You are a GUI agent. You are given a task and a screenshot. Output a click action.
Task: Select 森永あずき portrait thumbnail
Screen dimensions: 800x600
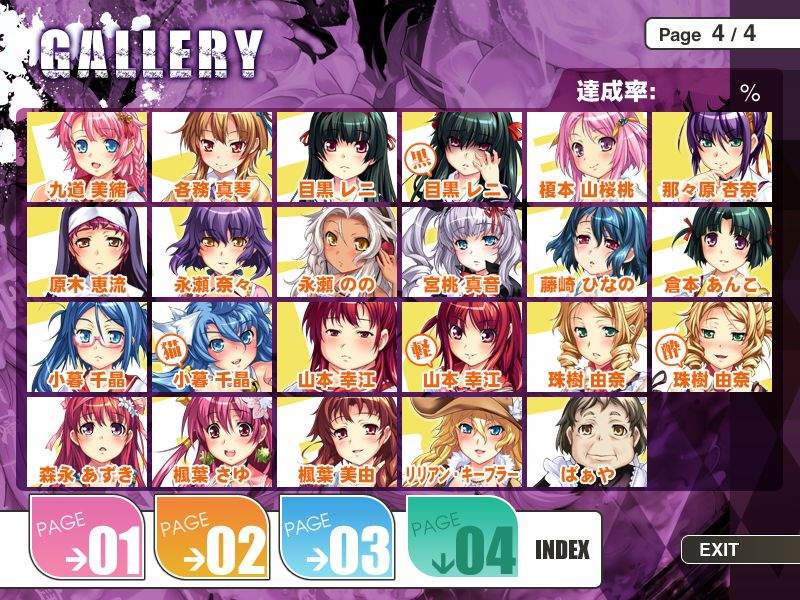pos(87,441)
